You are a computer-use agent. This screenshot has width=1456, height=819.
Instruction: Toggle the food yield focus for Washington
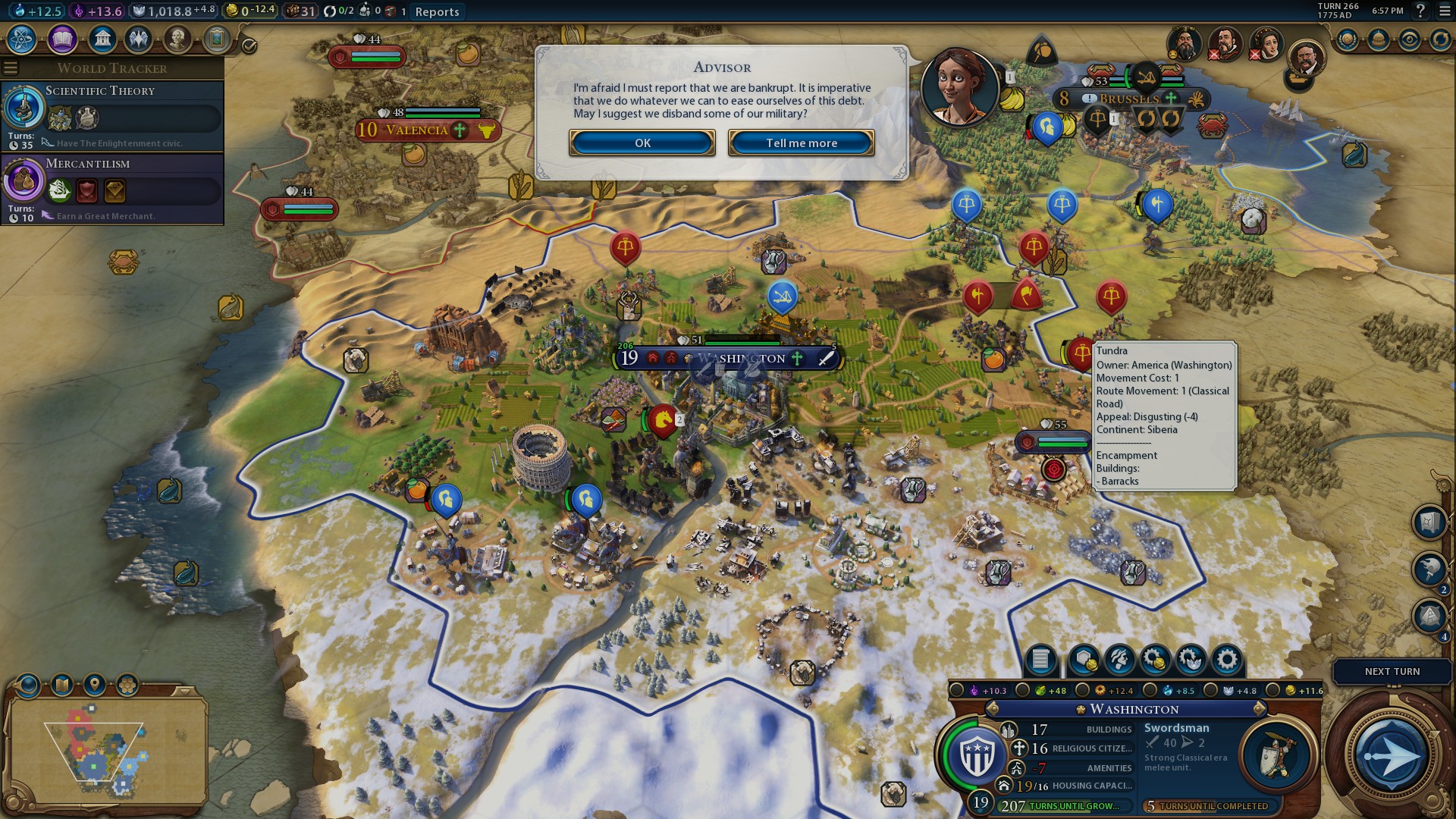pyautogui.click(x=1022, y=691)
